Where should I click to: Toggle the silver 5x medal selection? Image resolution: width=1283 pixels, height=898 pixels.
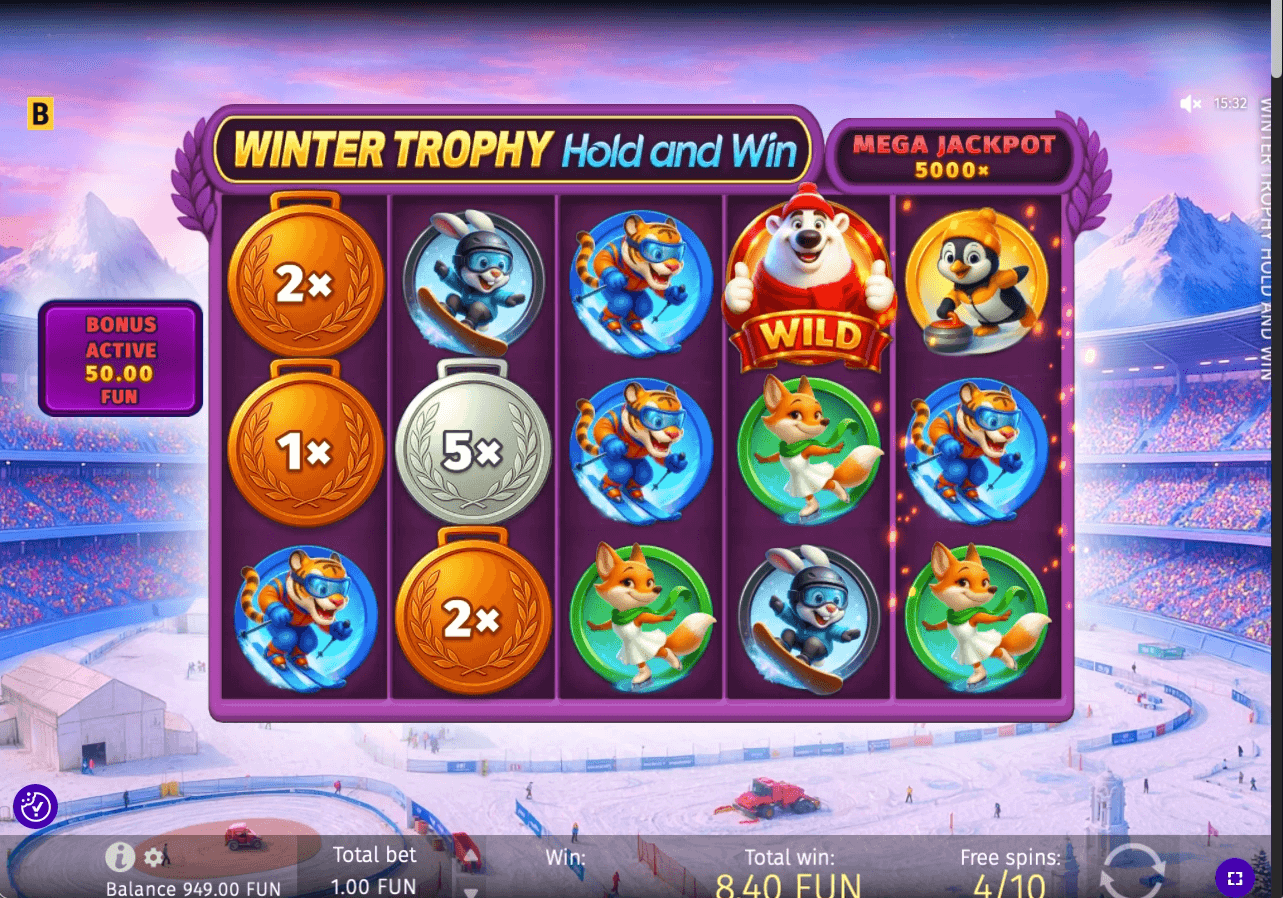pos(472,450)
